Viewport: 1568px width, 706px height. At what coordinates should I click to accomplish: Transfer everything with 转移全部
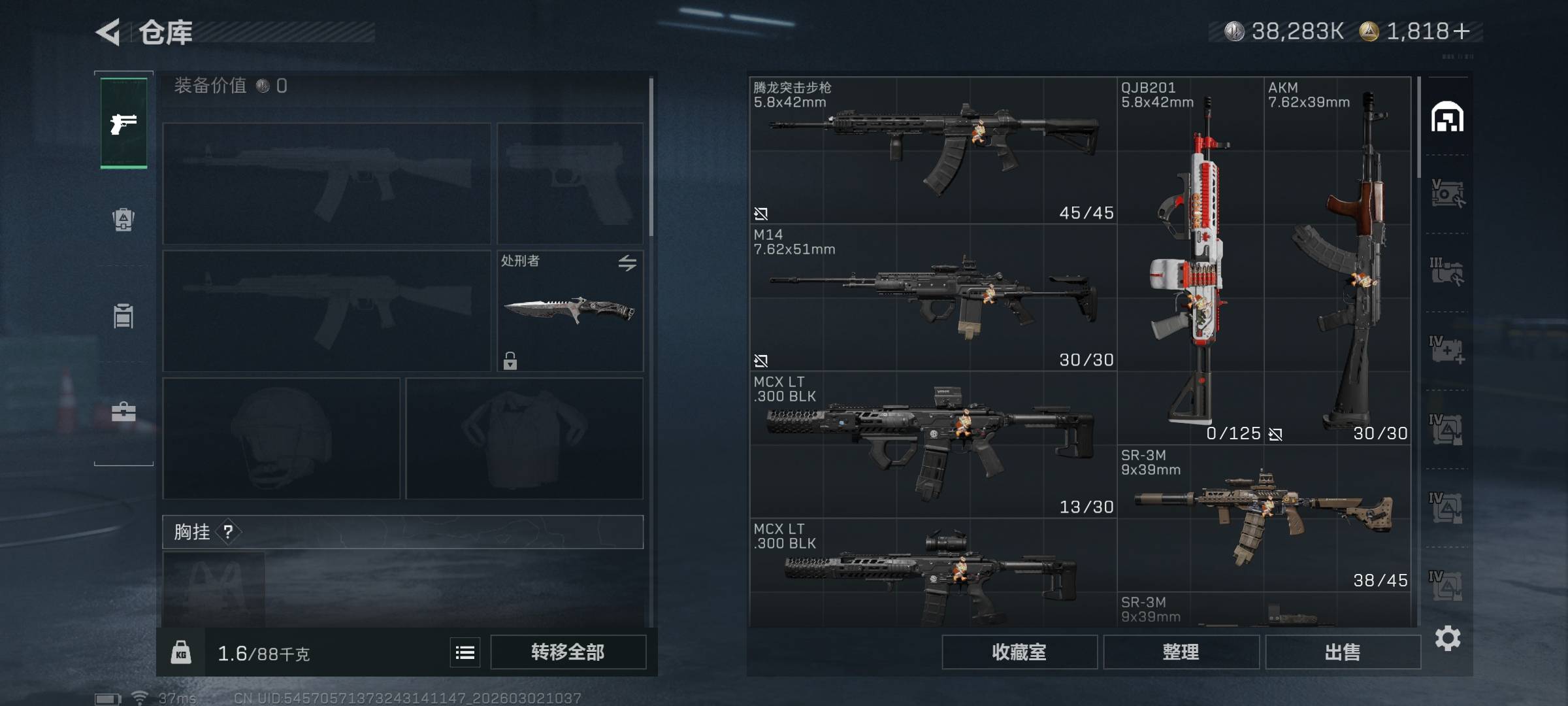[x=568, y=652]
